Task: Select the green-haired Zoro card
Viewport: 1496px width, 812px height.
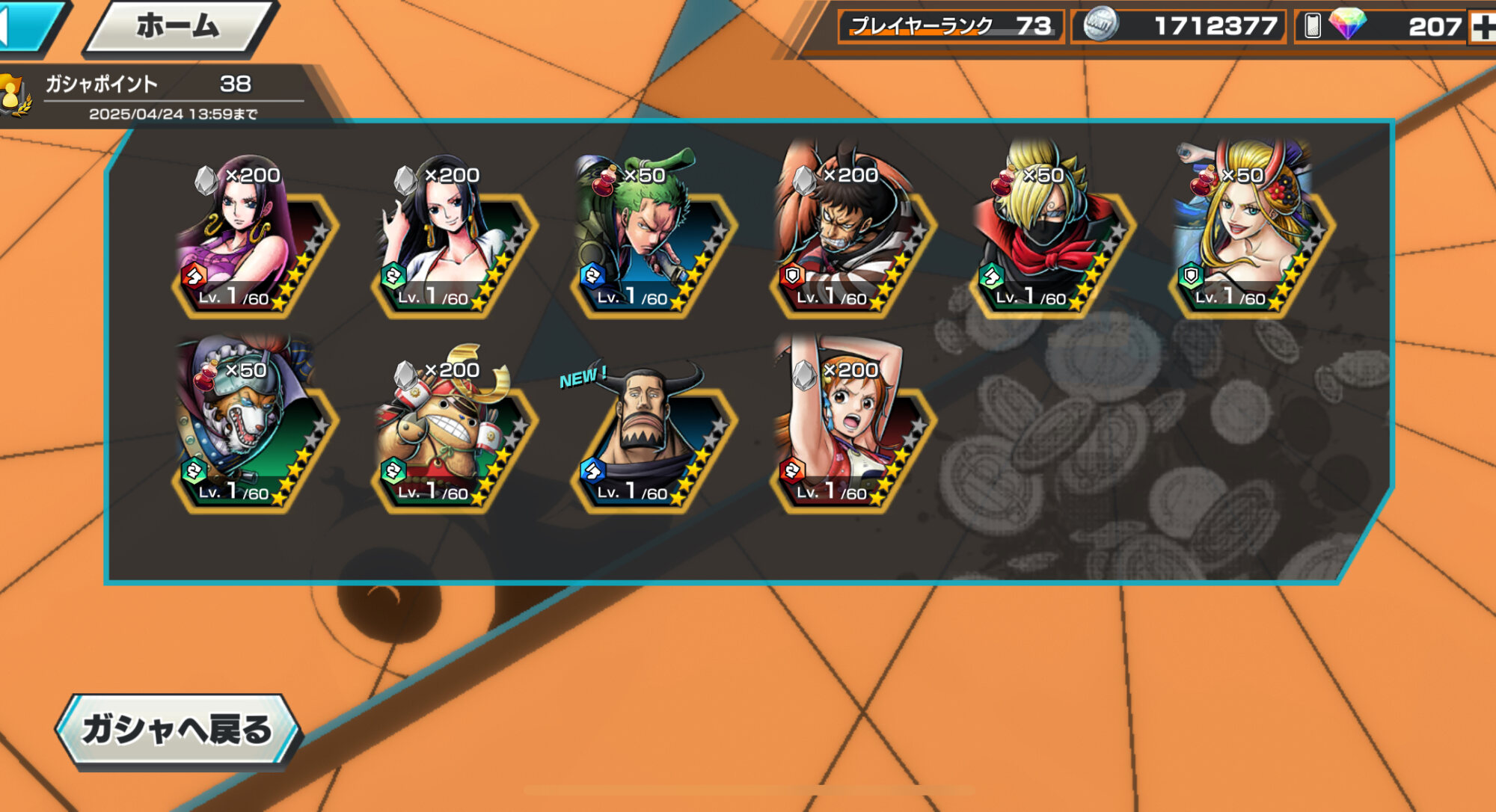Action: click(x=652, y=239)
